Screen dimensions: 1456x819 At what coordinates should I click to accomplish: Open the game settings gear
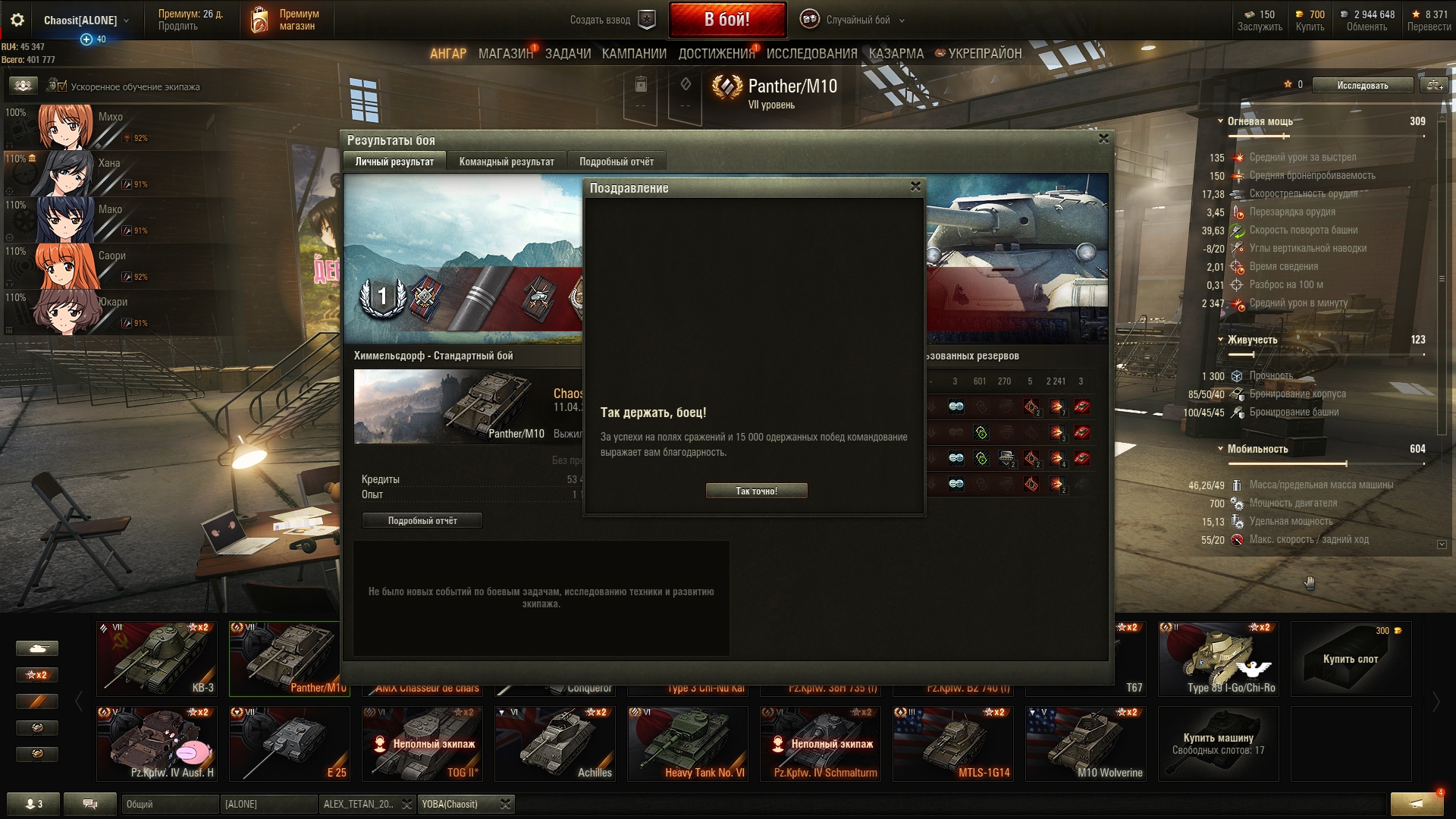(17, 20)
